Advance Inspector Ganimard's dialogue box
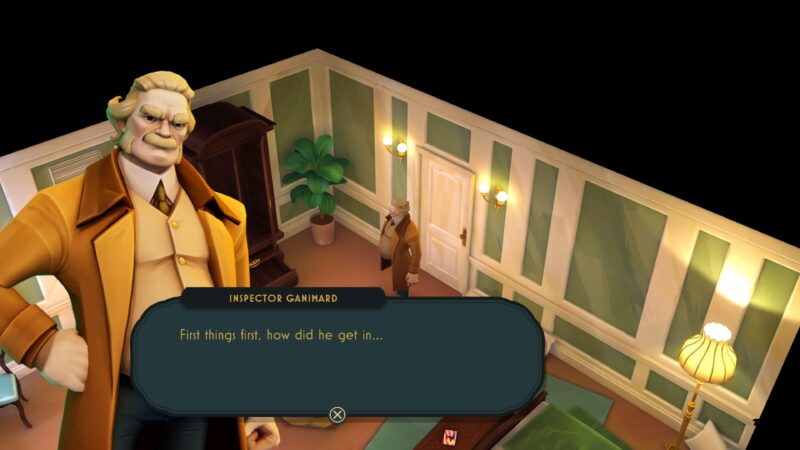 [338, 414]
